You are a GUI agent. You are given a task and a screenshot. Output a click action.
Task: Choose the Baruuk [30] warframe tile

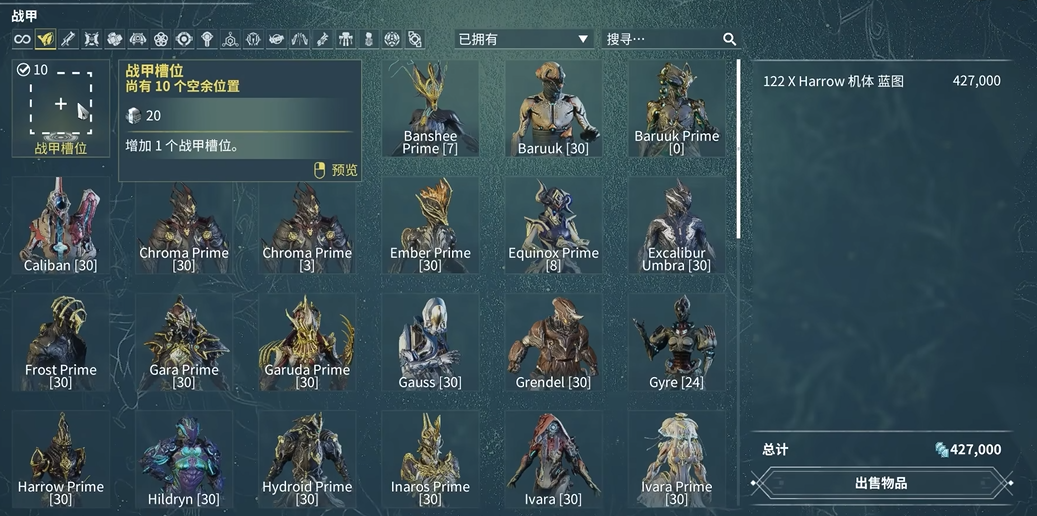(553, 108)
